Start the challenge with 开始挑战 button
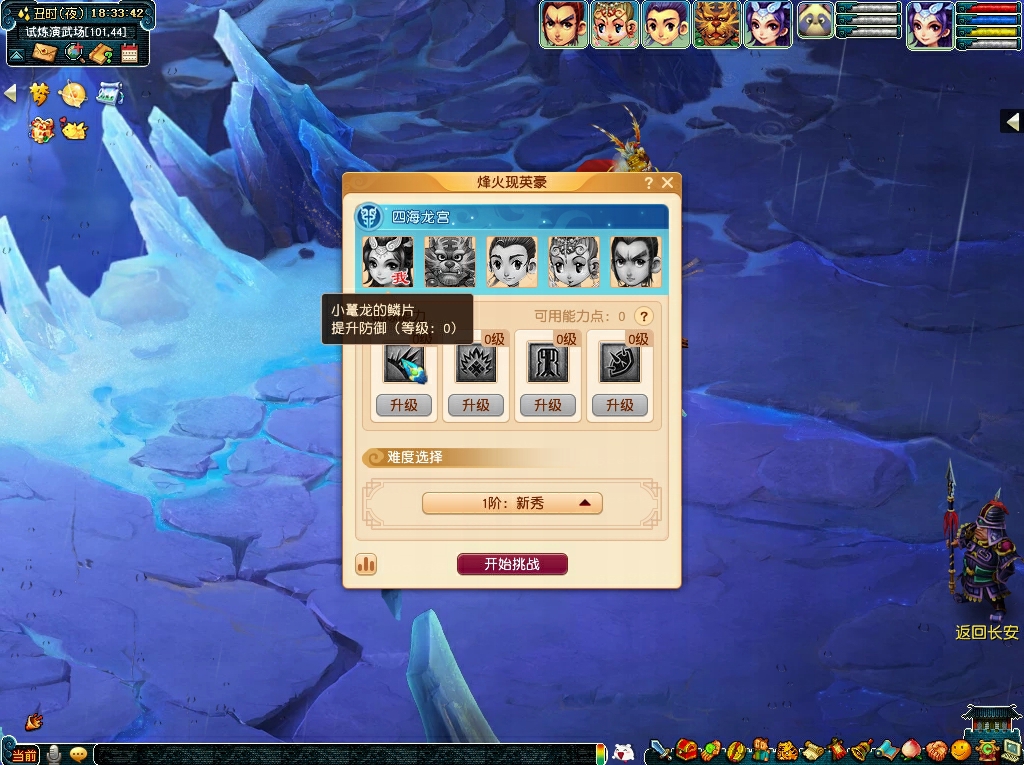Screen dimensions: 1024x765 (512, 564)
